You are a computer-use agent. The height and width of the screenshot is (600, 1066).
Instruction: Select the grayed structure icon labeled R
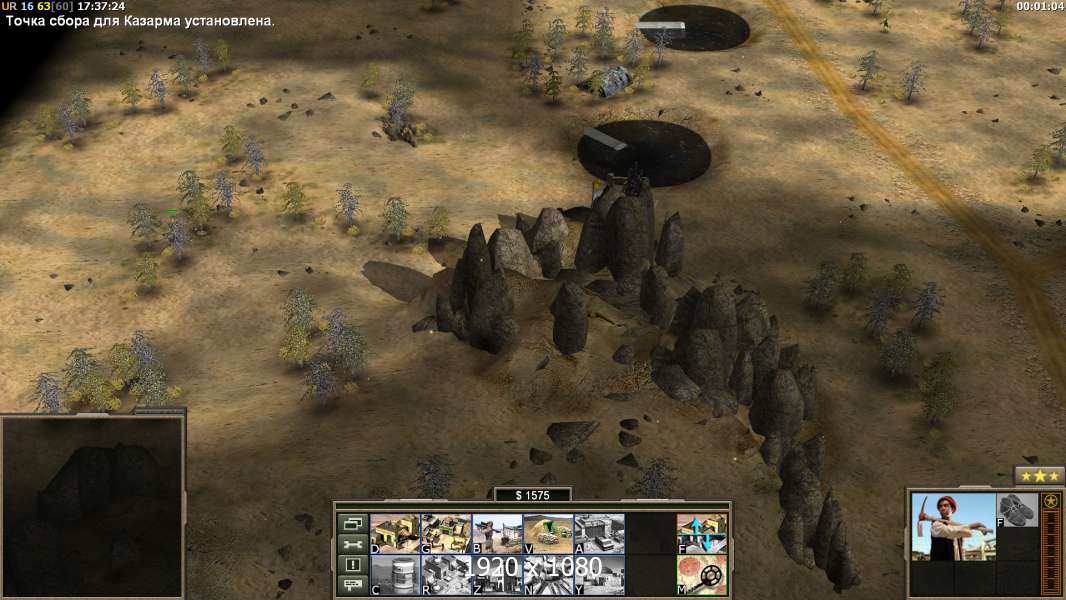coord(446,575)
